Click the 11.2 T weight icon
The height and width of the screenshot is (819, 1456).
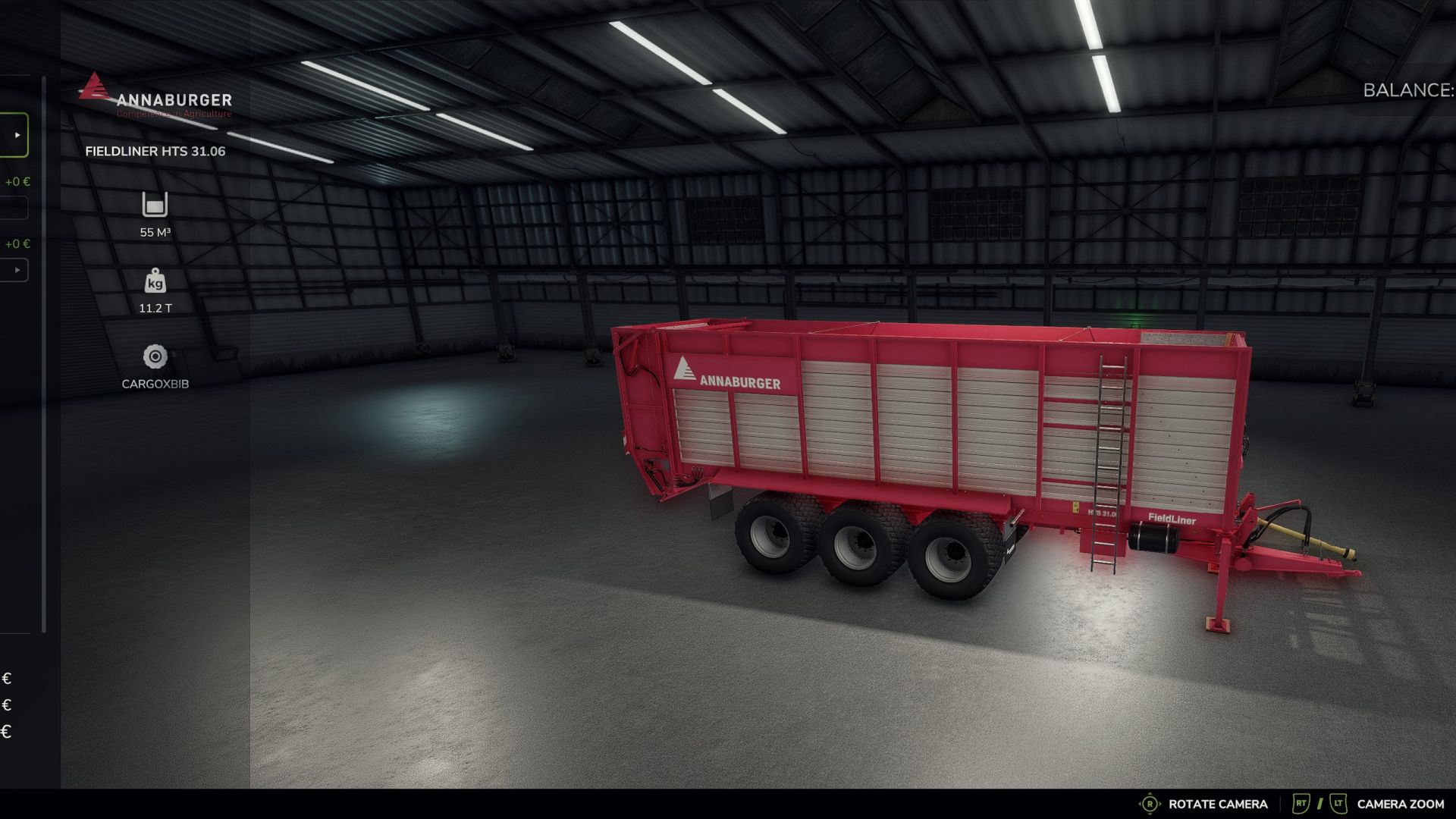click(x=154, y=282)
